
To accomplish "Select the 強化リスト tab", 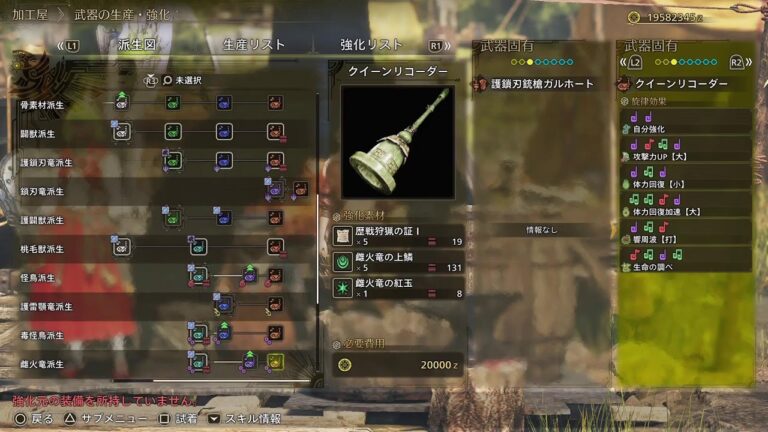I will (x=371, y=45).
